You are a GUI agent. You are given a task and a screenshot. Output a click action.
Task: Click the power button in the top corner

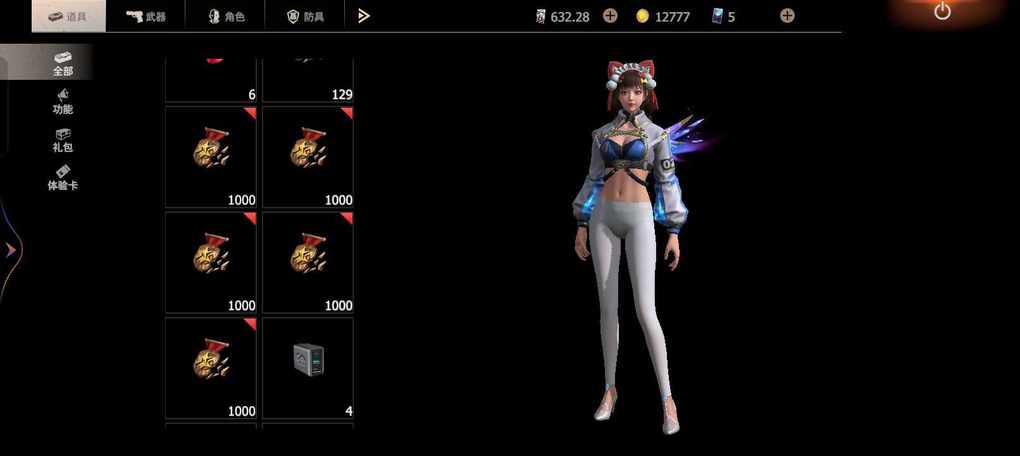(942, 12)
